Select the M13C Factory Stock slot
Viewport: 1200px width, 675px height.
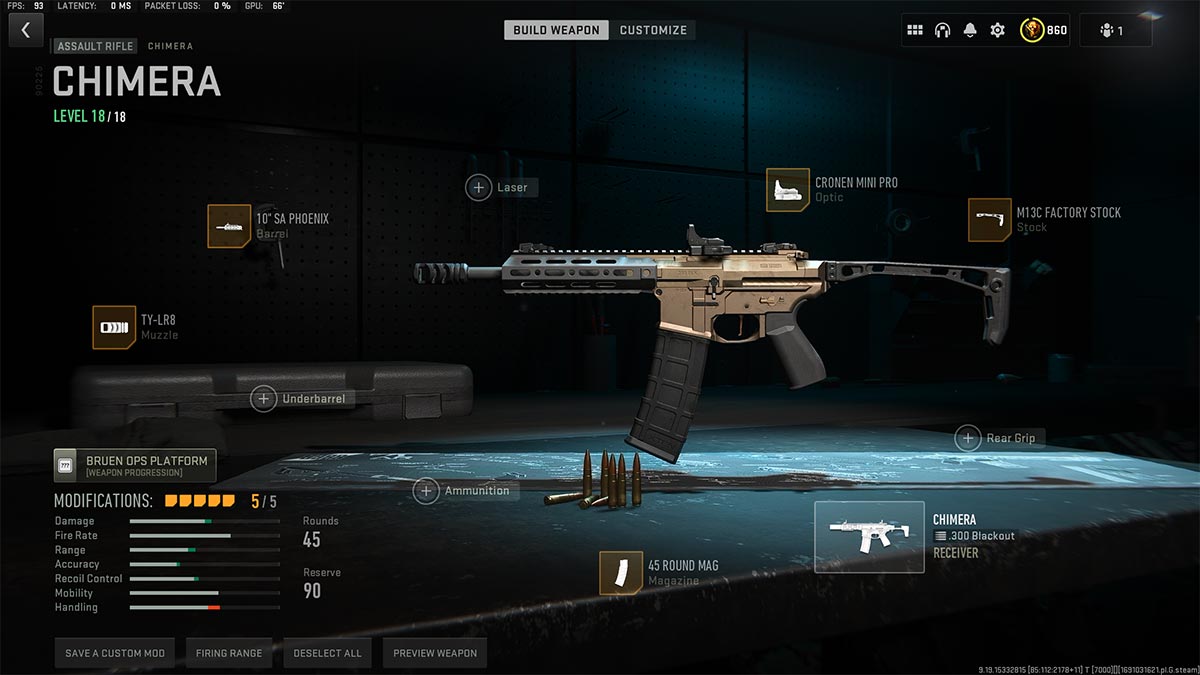pyautogui.click(x=989, y=220)
